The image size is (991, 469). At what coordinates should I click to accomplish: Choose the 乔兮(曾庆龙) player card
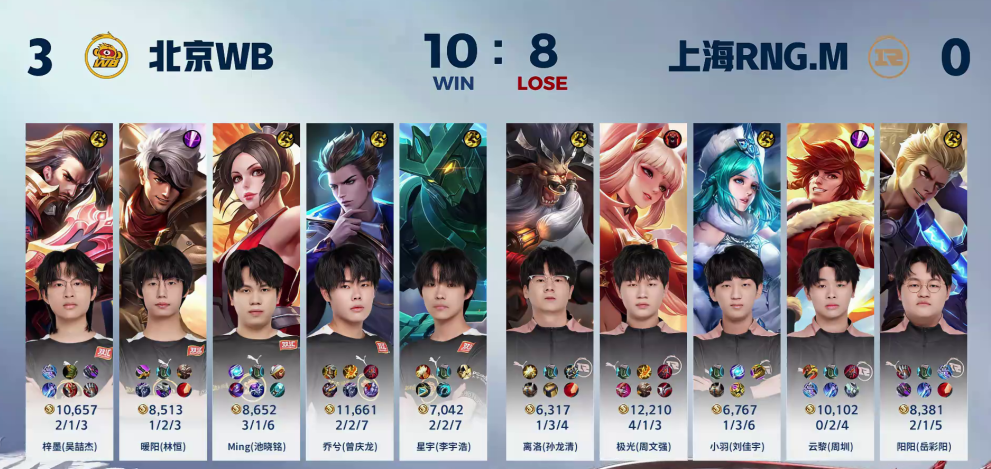349,285
